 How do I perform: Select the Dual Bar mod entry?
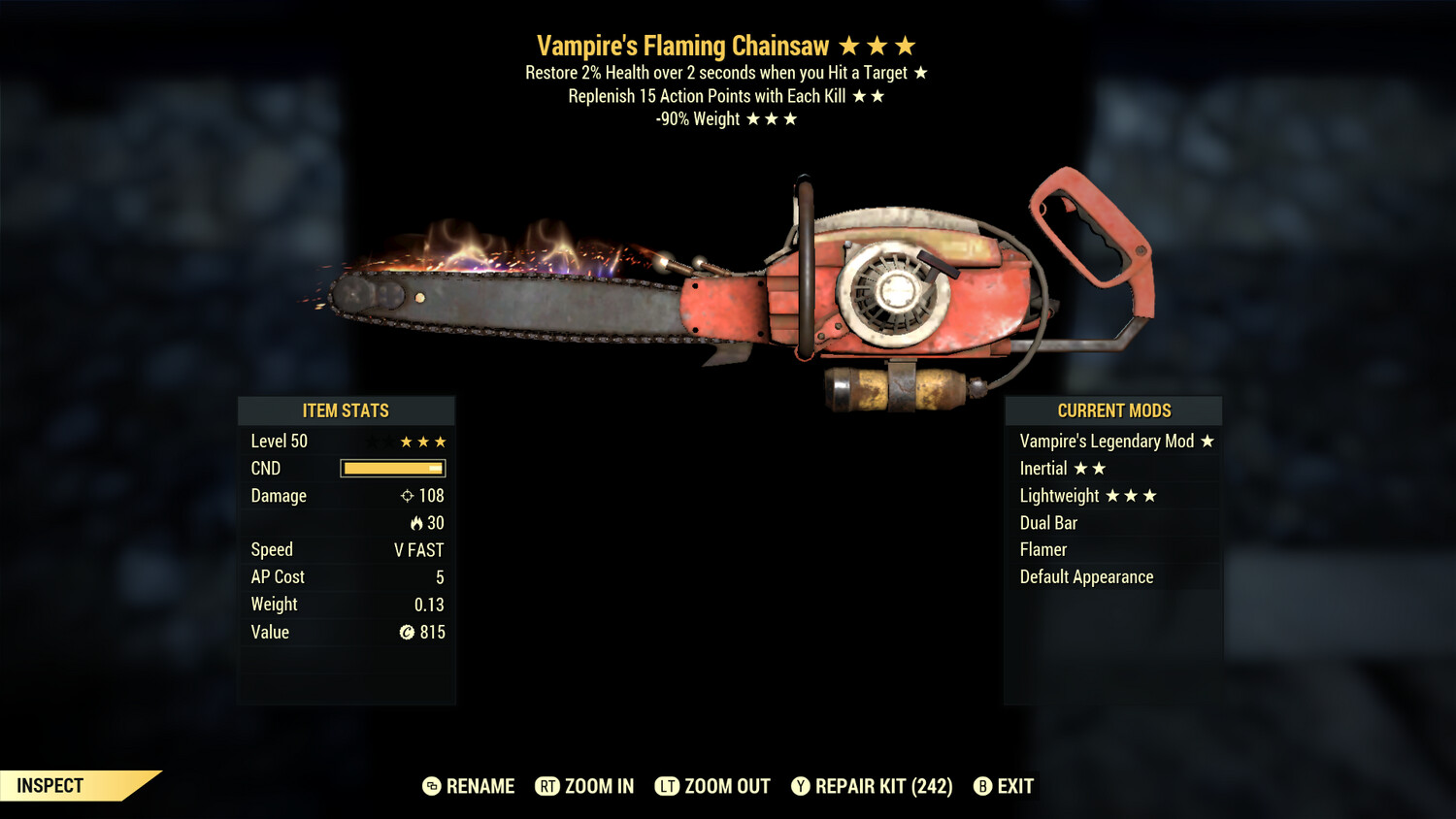coord(1048,522)
